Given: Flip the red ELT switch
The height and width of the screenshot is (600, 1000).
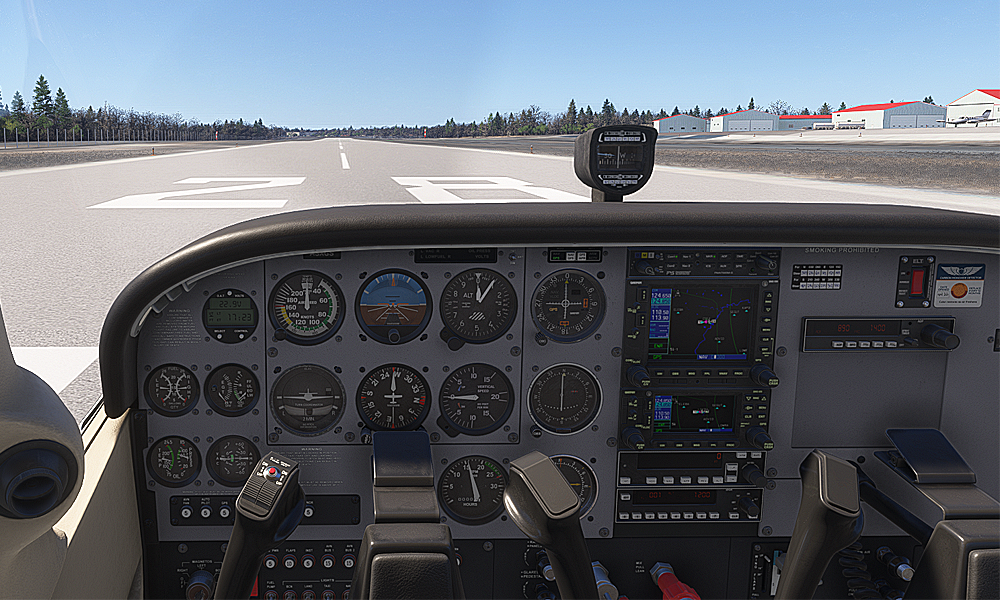Looking at the screenshot, I should pos(918,281).
